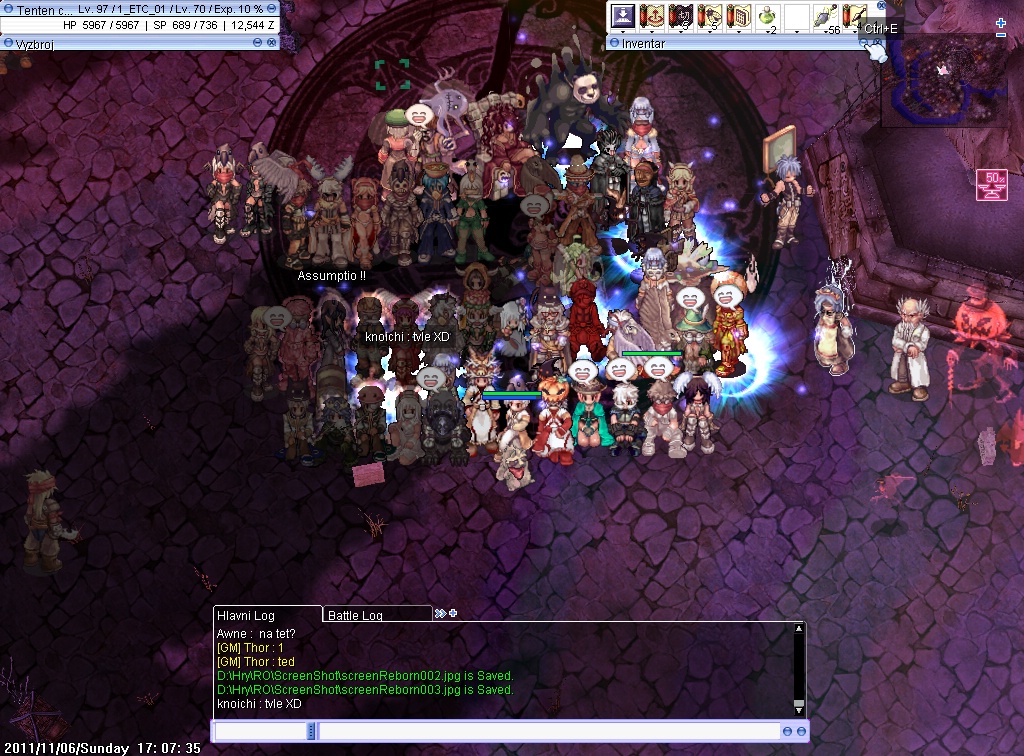Click the chat message input field

[550, 732]
